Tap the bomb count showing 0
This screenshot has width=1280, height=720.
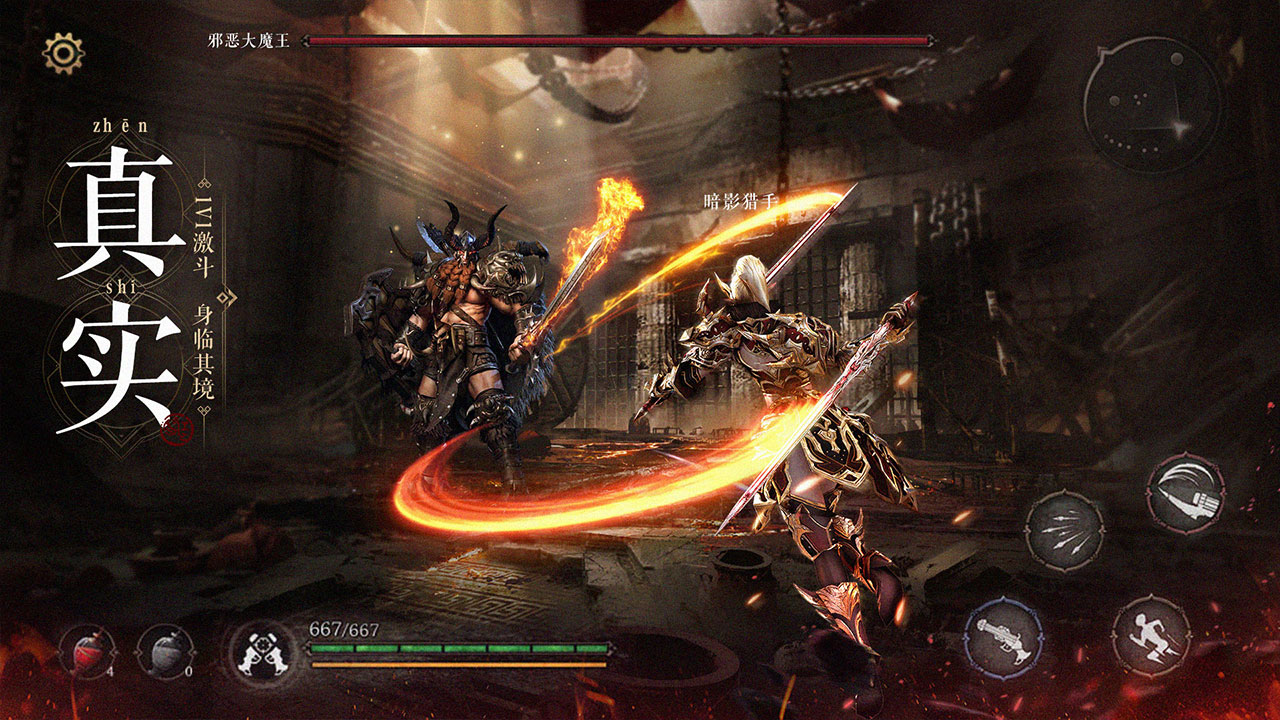[x=188, y=672]
